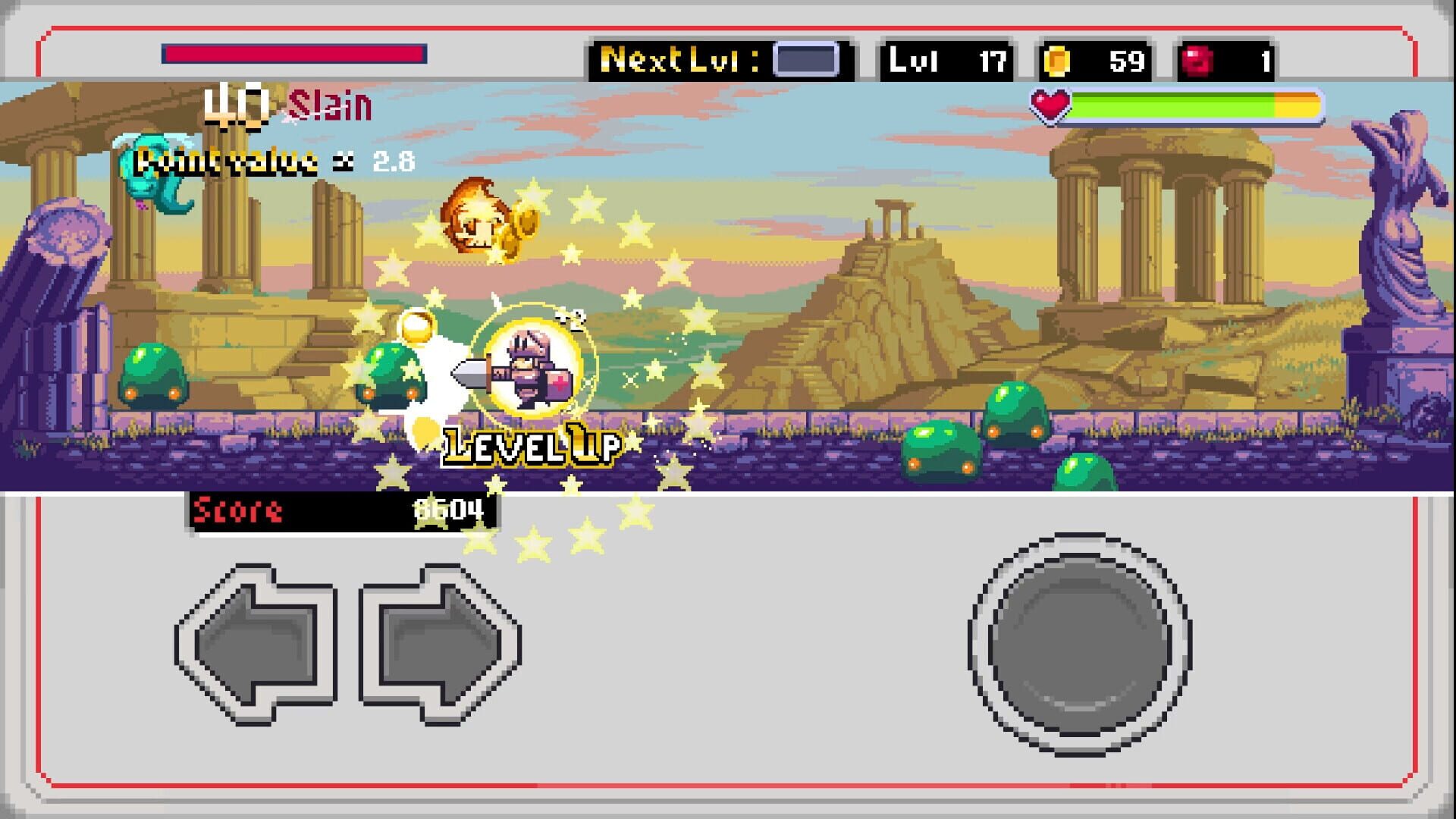
Task: Open the Lvl 17 progression details
Action: [x=946, y=62]
